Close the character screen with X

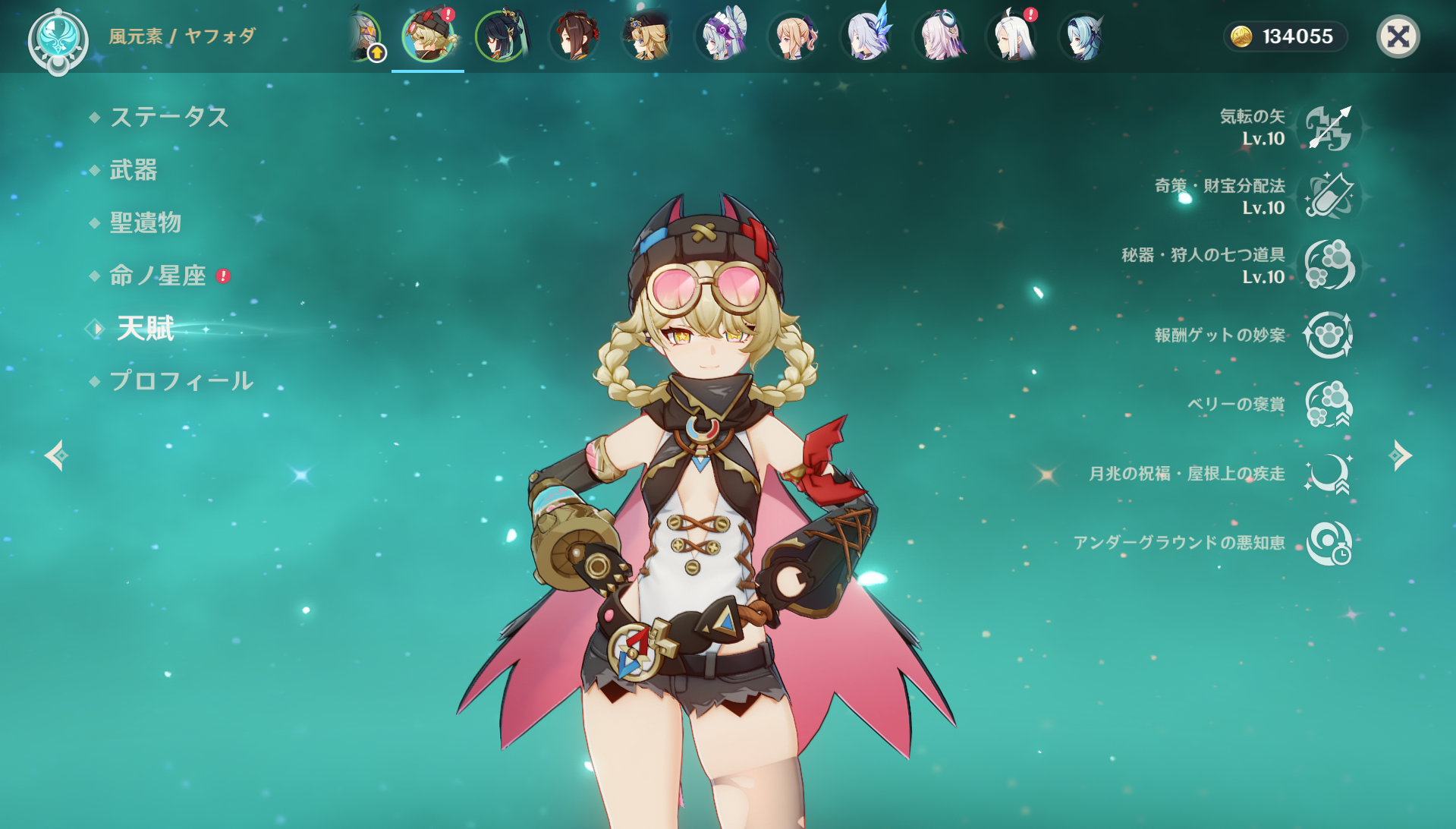click(x=1398, y=36)
